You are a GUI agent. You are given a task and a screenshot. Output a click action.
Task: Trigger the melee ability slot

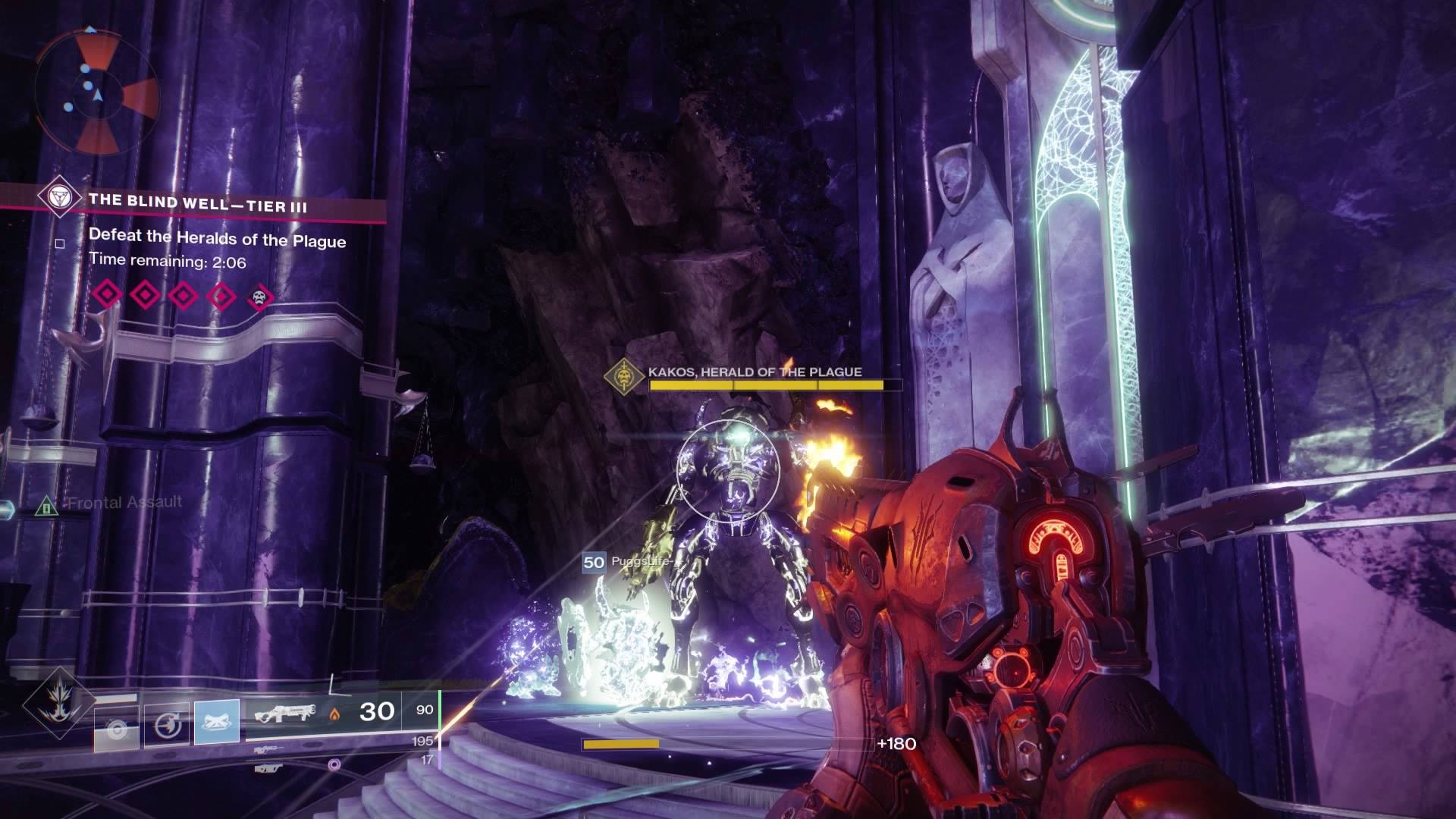167,725
